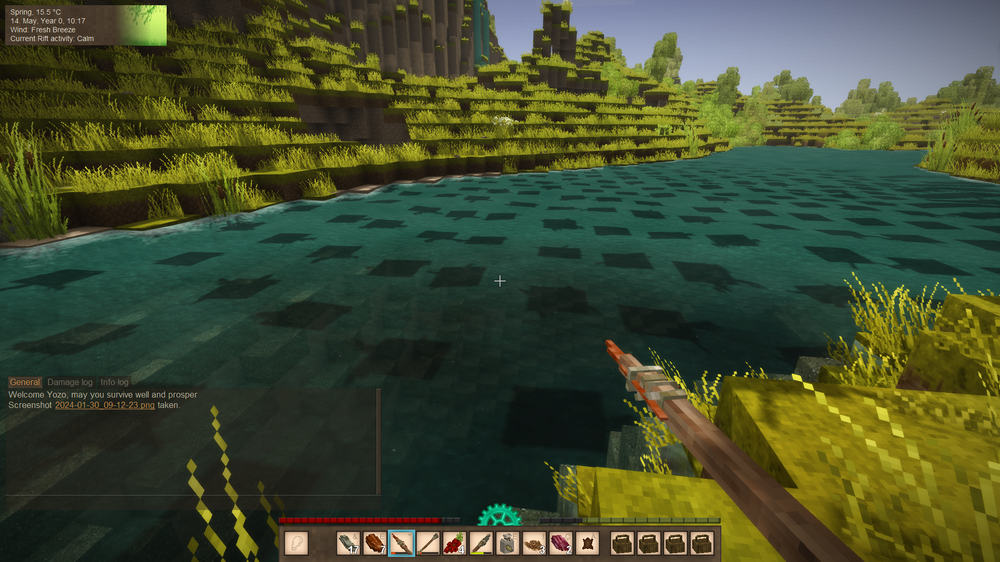The height and width of the screenshot is (562, 1000).
Task: Select the dark animal hide slot
Action: coord(587,543)
